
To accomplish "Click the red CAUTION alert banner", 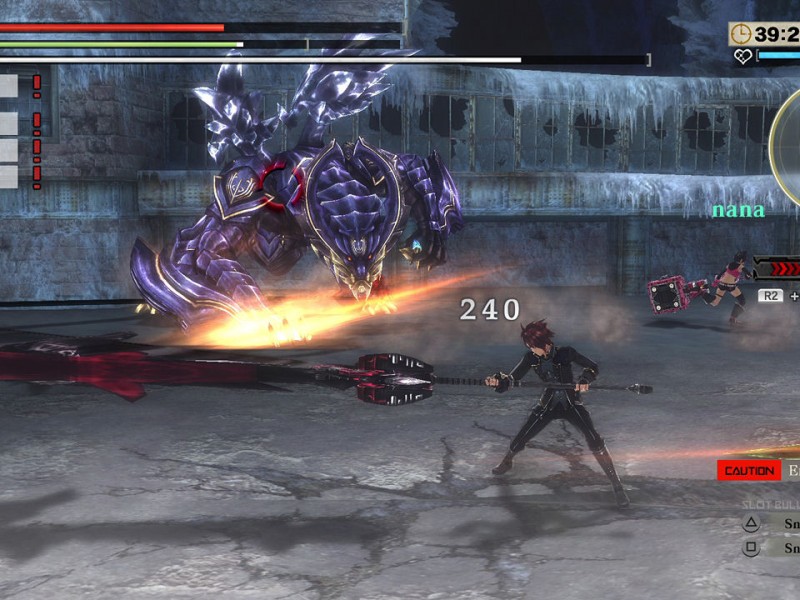I will (749, 470).
